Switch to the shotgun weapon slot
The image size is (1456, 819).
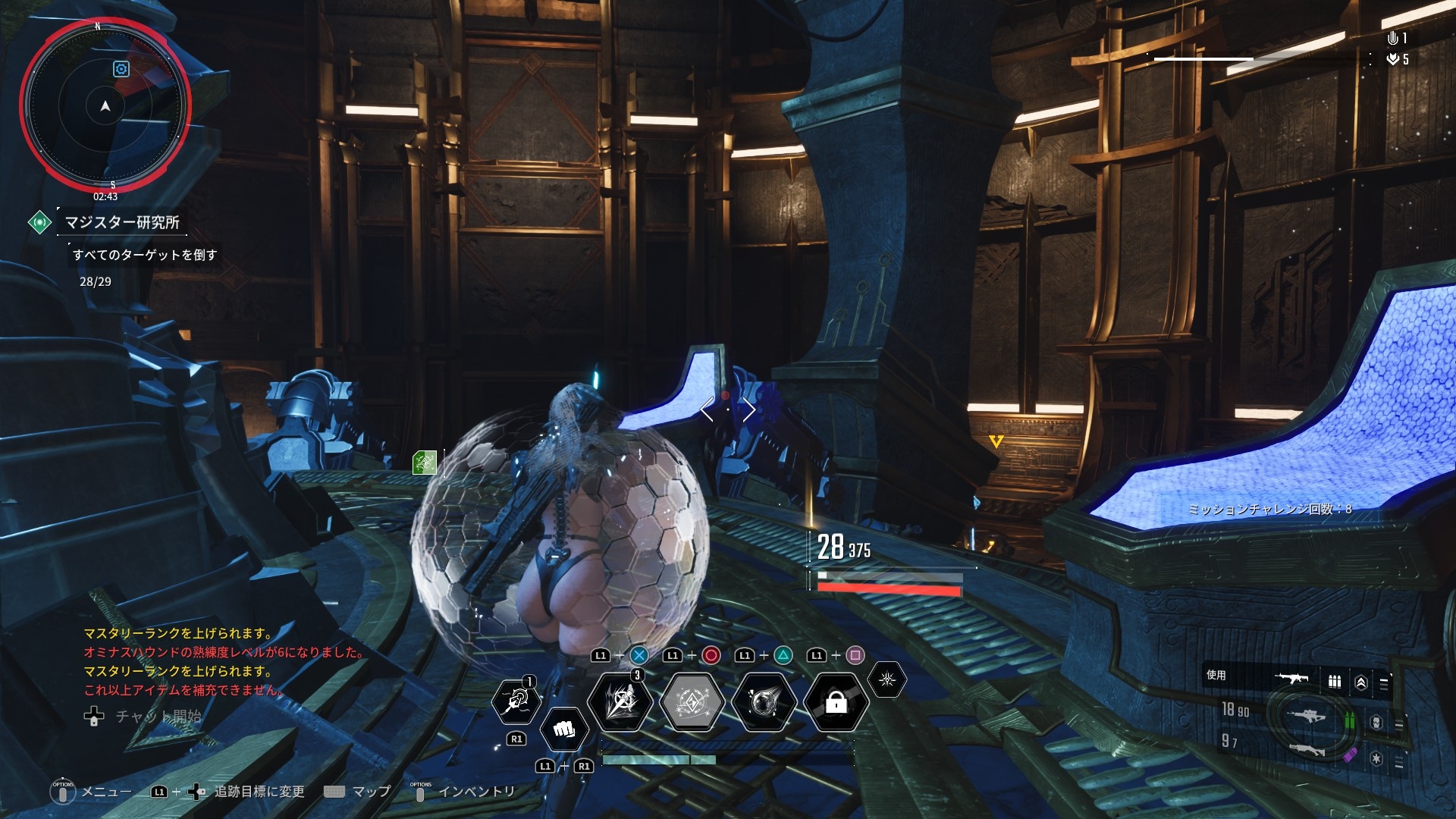click(1306, 750)
